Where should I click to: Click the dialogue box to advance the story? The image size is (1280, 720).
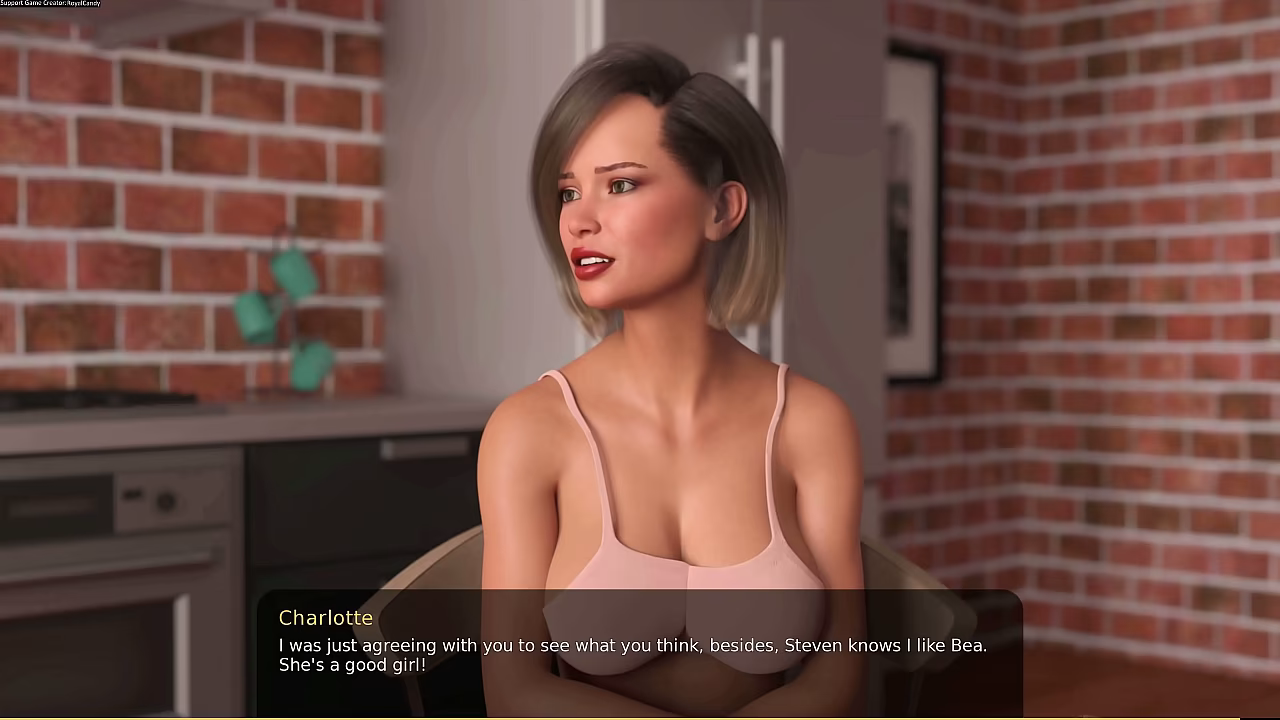(x=640, y=650)
